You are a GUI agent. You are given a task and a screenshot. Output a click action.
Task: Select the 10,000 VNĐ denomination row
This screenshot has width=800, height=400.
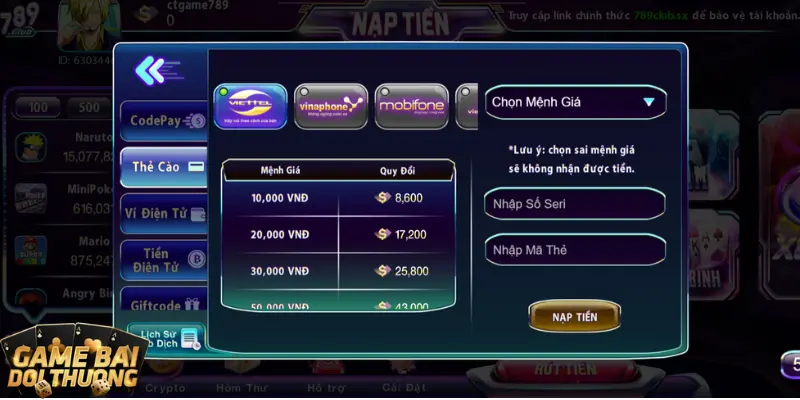point(338,198)
